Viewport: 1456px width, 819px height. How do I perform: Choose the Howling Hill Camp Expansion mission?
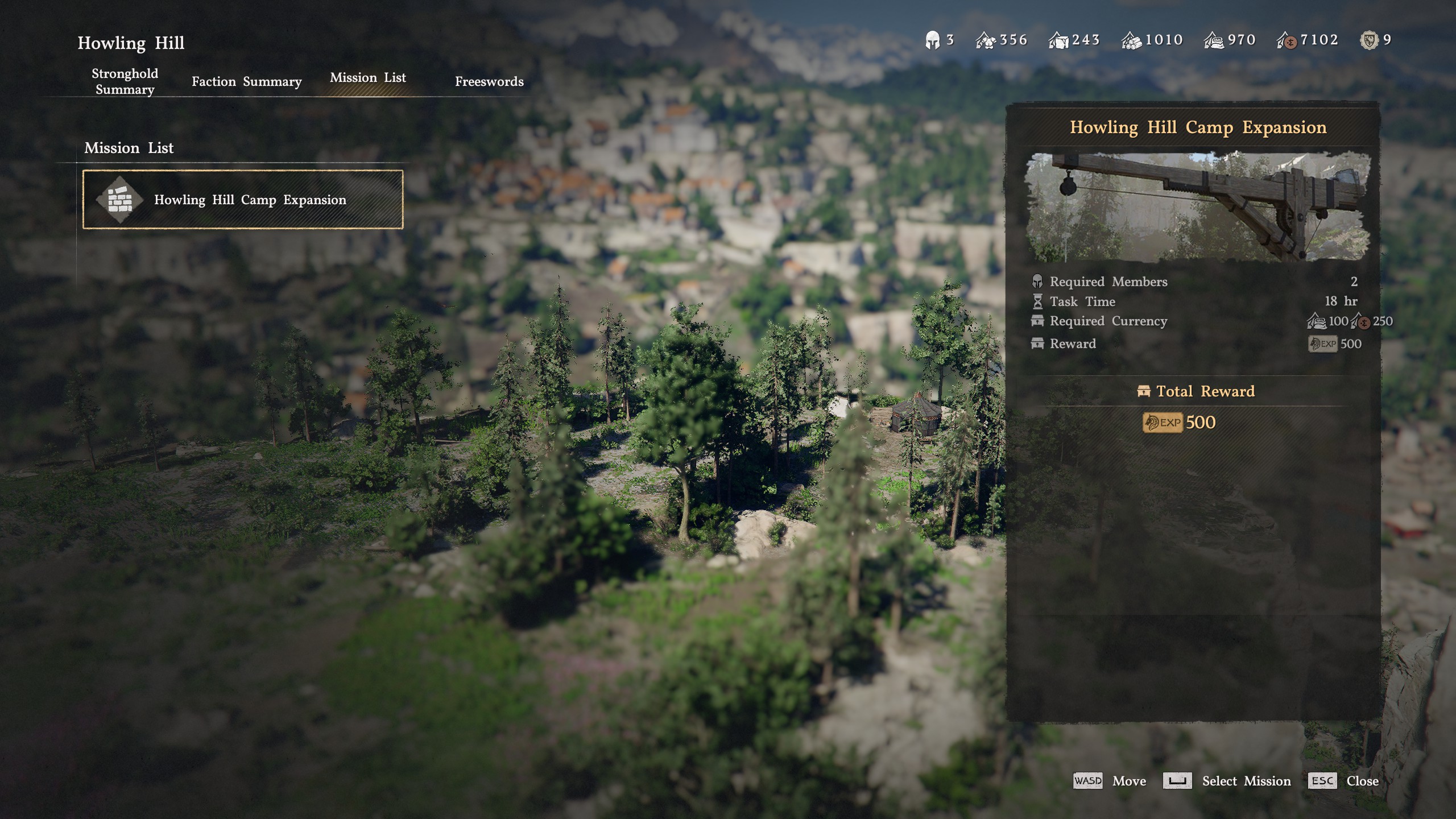point(243,200)
